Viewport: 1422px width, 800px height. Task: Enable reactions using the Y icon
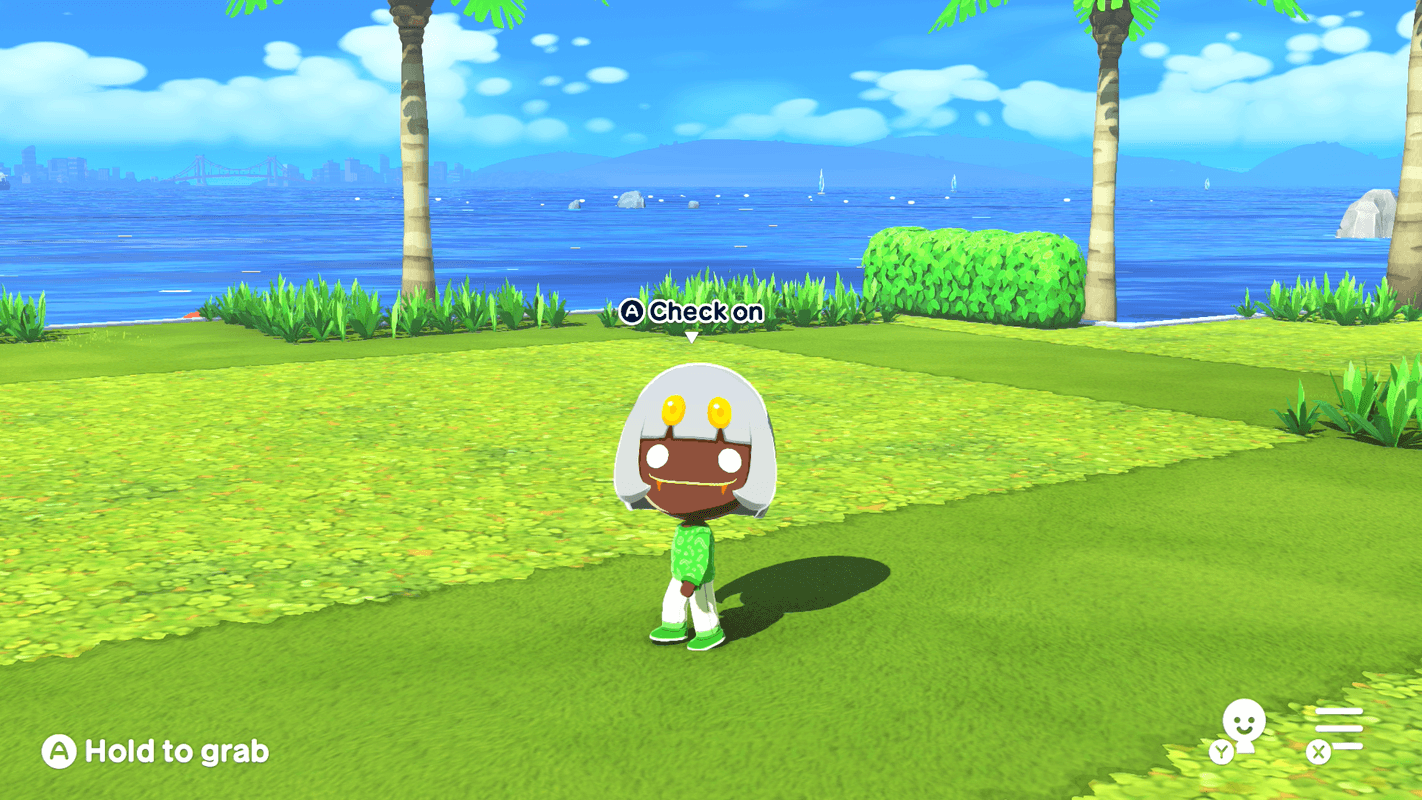click(1222, 752)
